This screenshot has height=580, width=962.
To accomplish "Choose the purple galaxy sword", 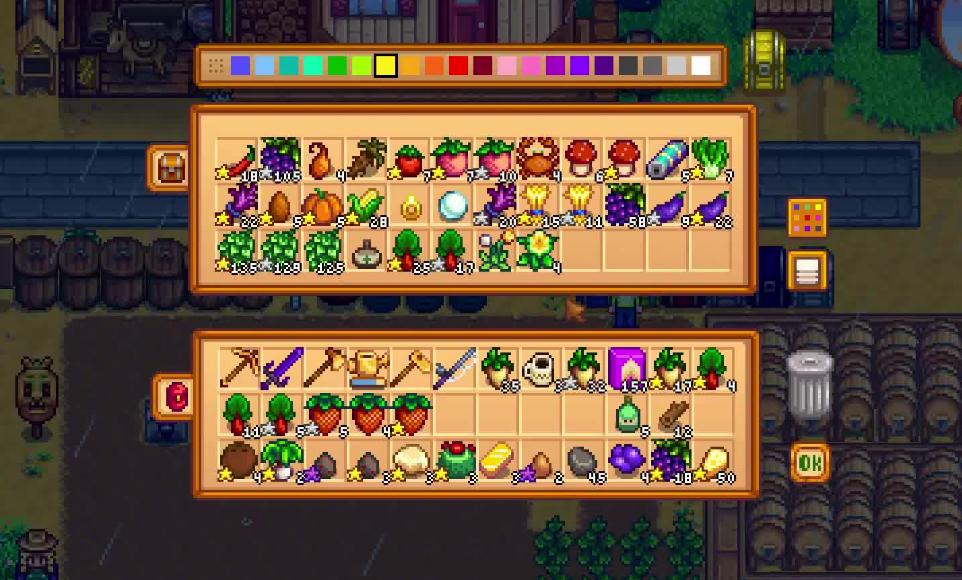I will (280, 368).
